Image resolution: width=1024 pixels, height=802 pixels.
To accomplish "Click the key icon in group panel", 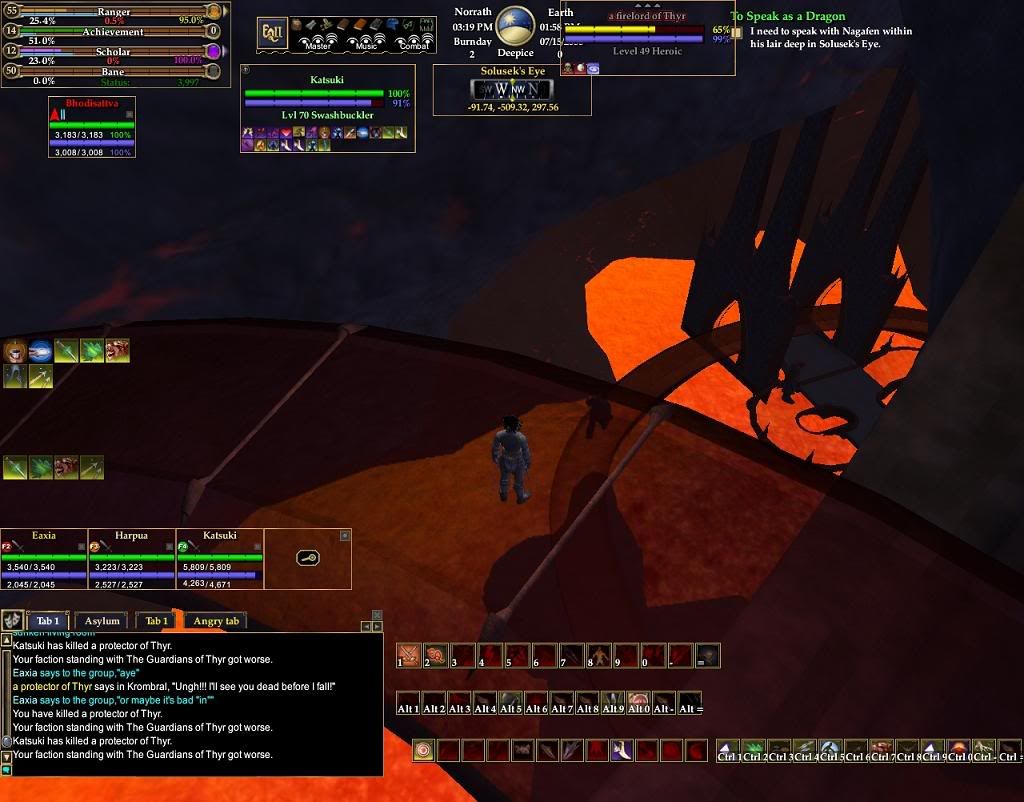I will (x=308, y=557).
